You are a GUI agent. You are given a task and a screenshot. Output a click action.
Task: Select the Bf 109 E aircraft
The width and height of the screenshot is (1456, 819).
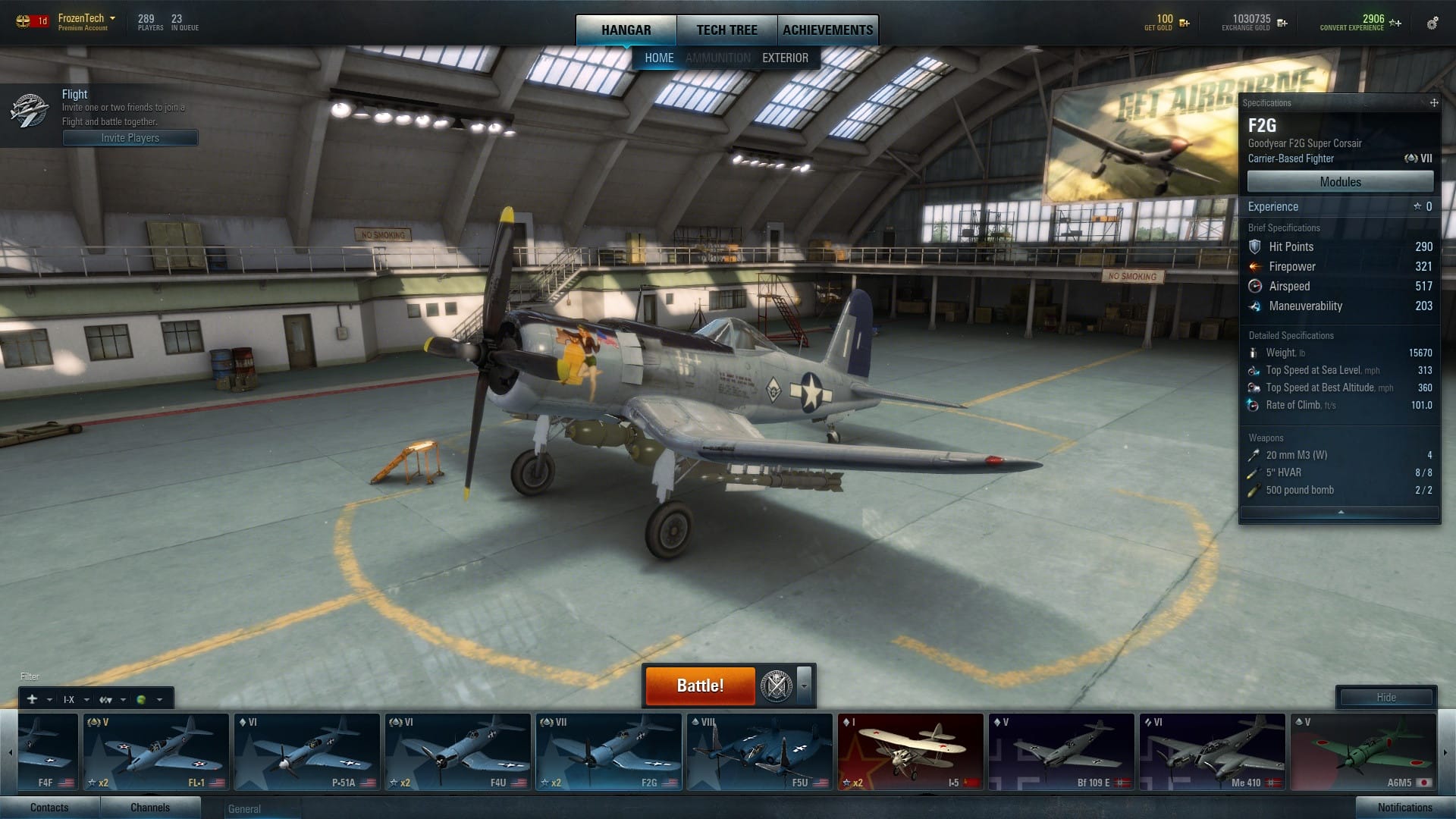click(1061, 752)
